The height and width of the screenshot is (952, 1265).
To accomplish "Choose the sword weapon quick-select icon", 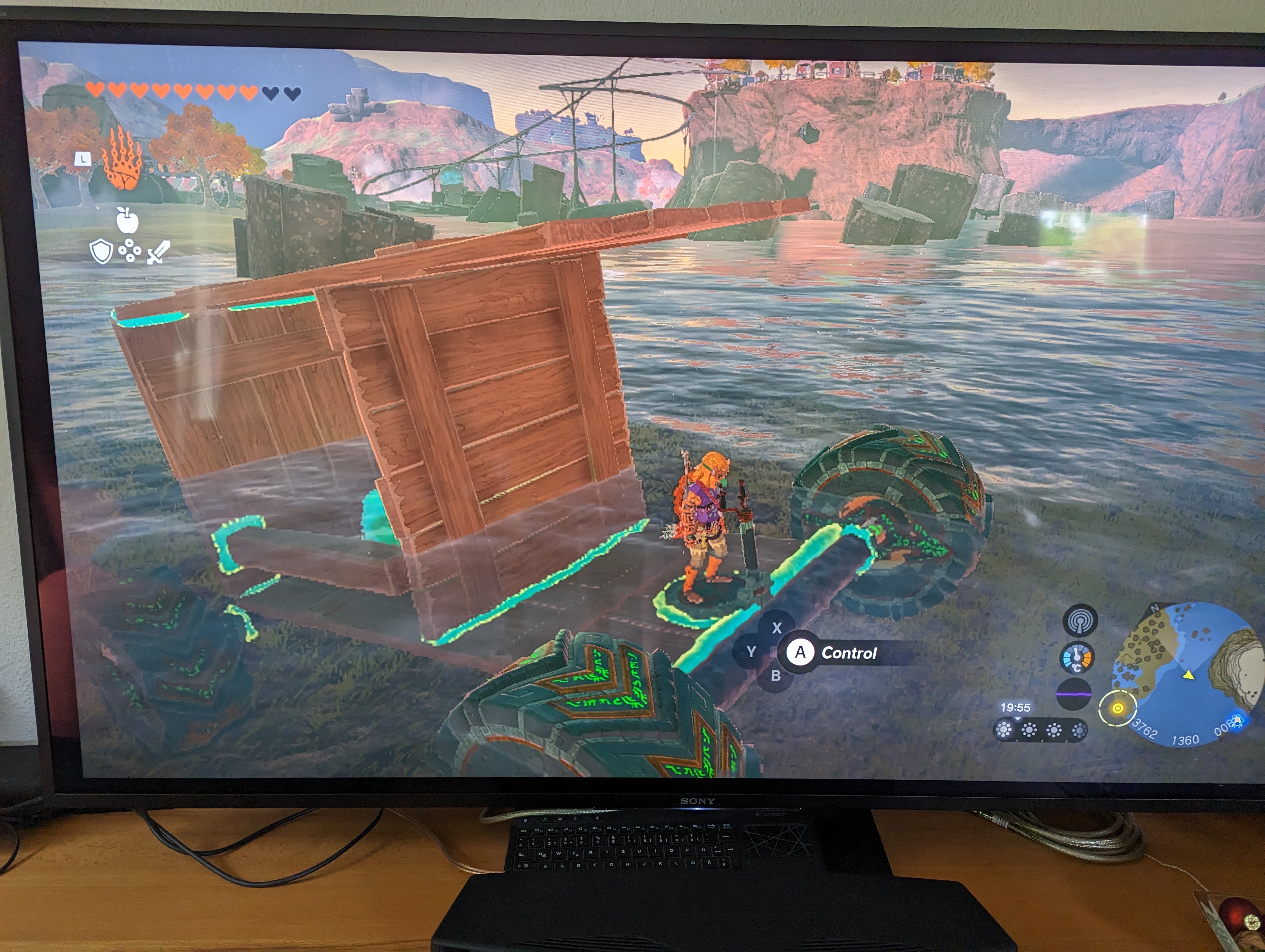I will pyautogui.click(x=158, y=252).
